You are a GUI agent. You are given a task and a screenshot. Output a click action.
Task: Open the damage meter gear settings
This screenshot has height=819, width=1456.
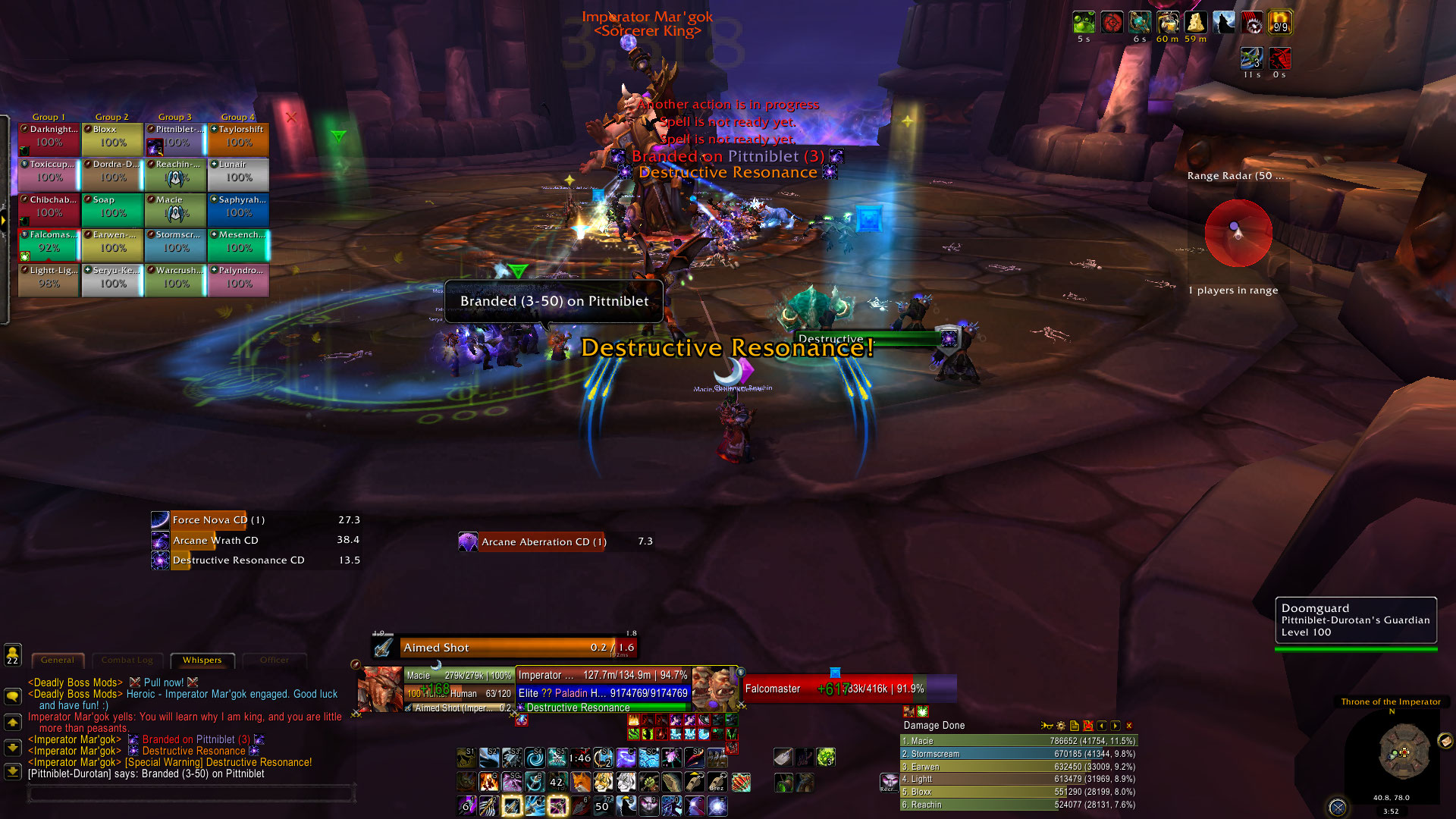[x=1061, y=726]
